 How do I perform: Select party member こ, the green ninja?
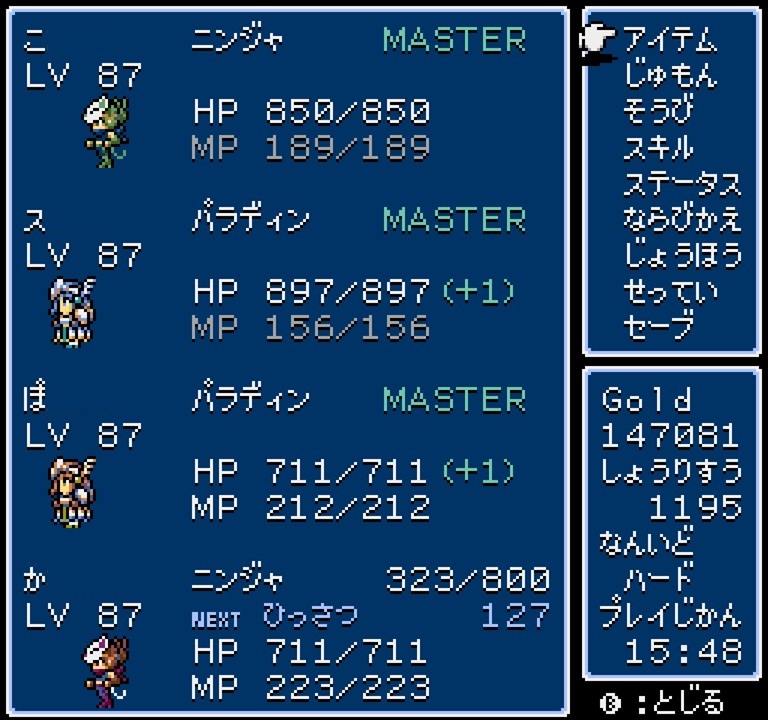click(x=105, y=128)
